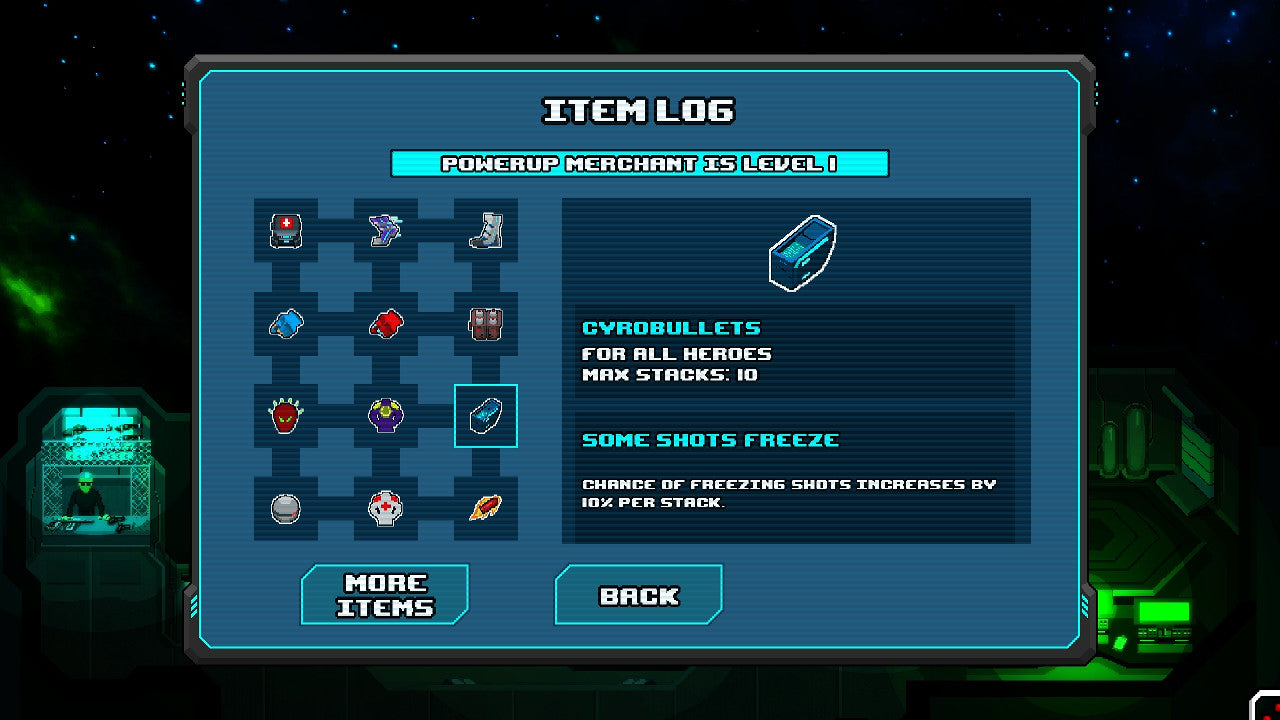Screen dimensions: 1280x720
Task: Select the highlighted Cyrobullets item
Action: pos(486,416)
